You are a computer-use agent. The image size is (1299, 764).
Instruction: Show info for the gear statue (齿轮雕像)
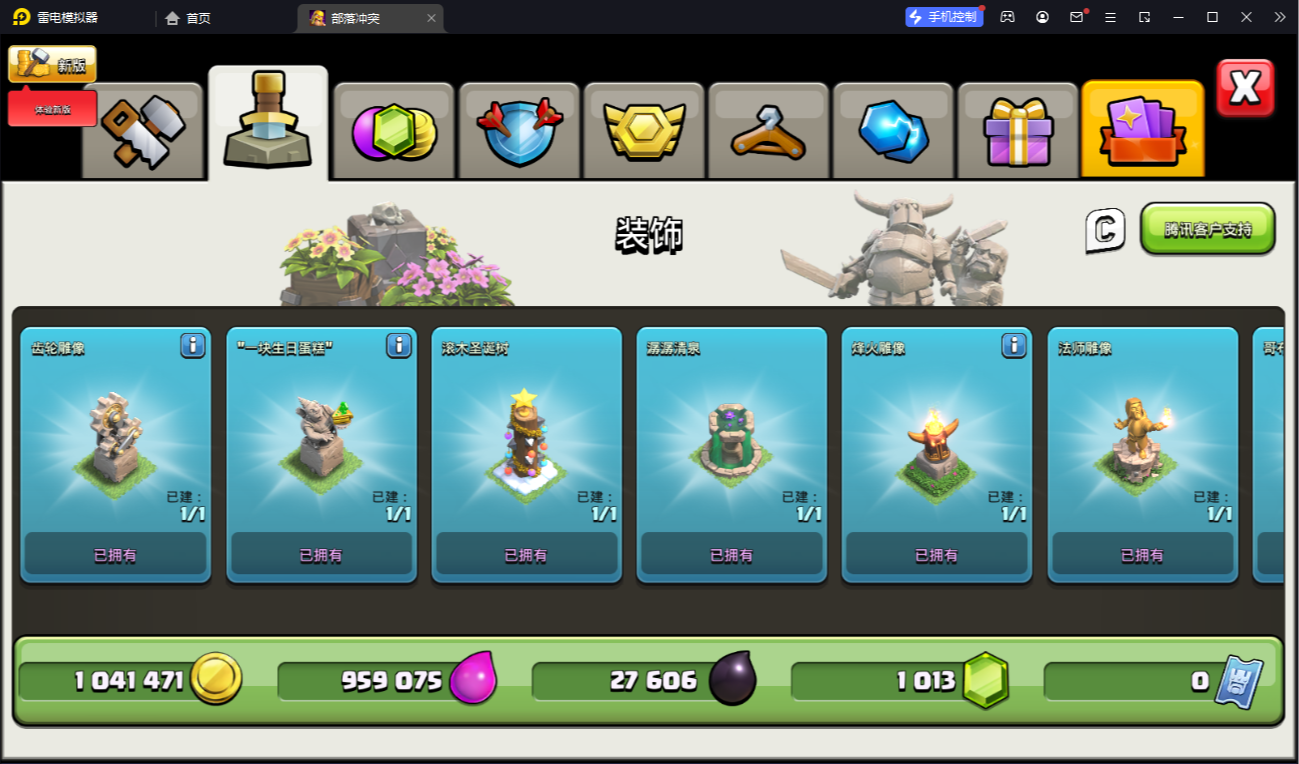click(193, 346)
